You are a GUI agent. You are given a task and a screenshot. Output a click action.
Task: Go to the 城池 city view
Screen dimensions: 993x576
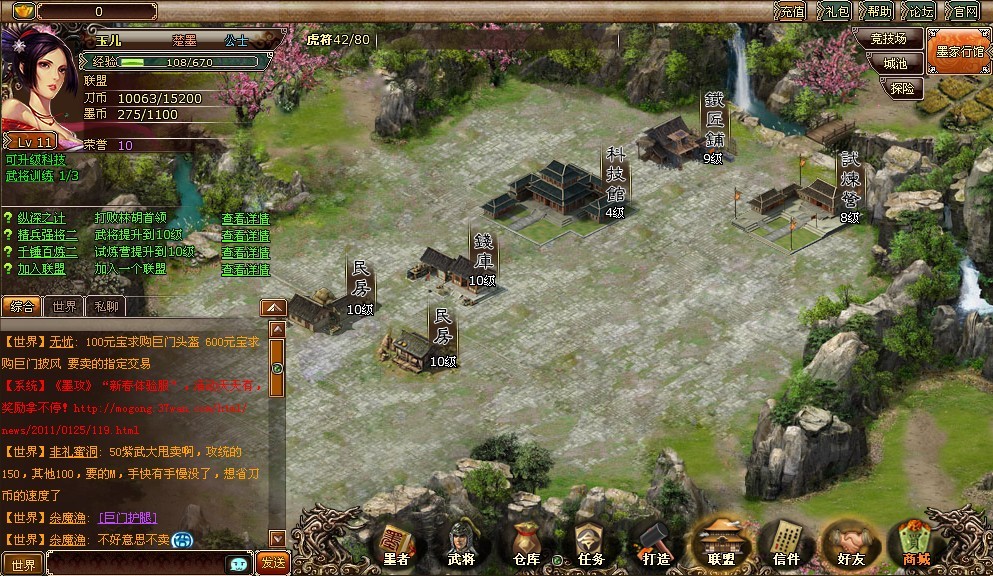pyautogui.click(x=895, y=63)
